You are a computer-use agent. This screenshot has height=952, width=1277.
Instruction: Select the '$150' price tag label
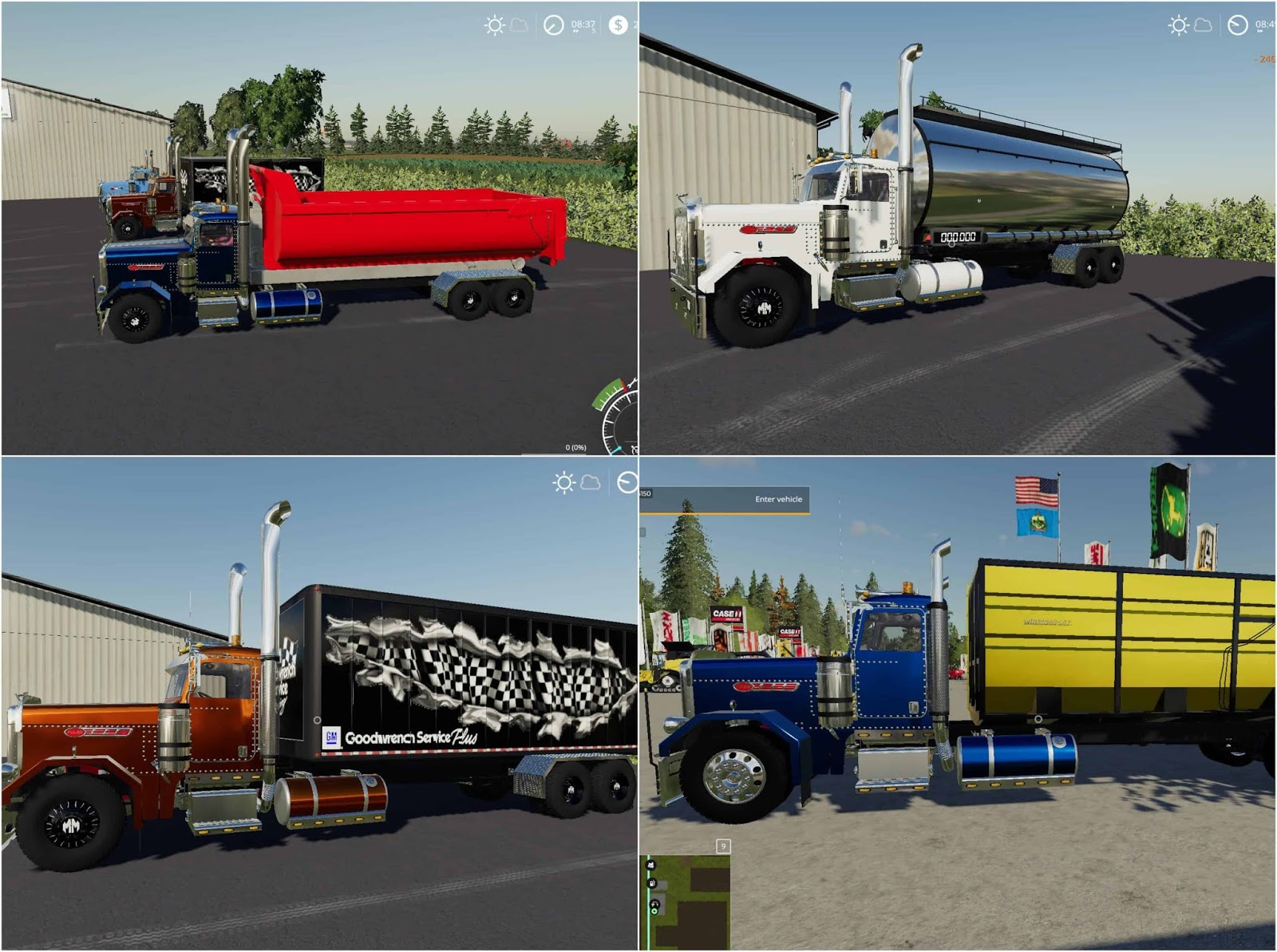click(644, 492)
